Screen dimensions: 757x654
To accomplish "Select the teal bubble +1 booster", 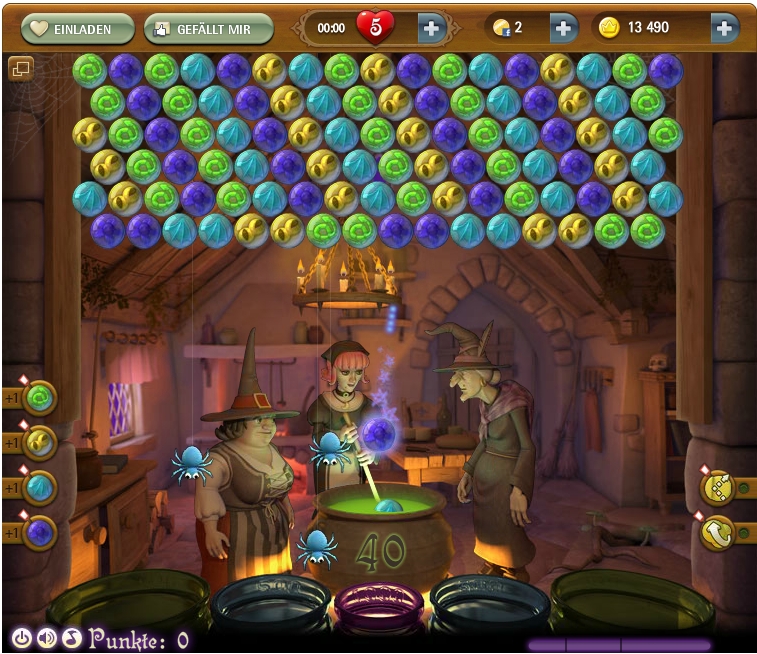I will [x=39, y=487].
